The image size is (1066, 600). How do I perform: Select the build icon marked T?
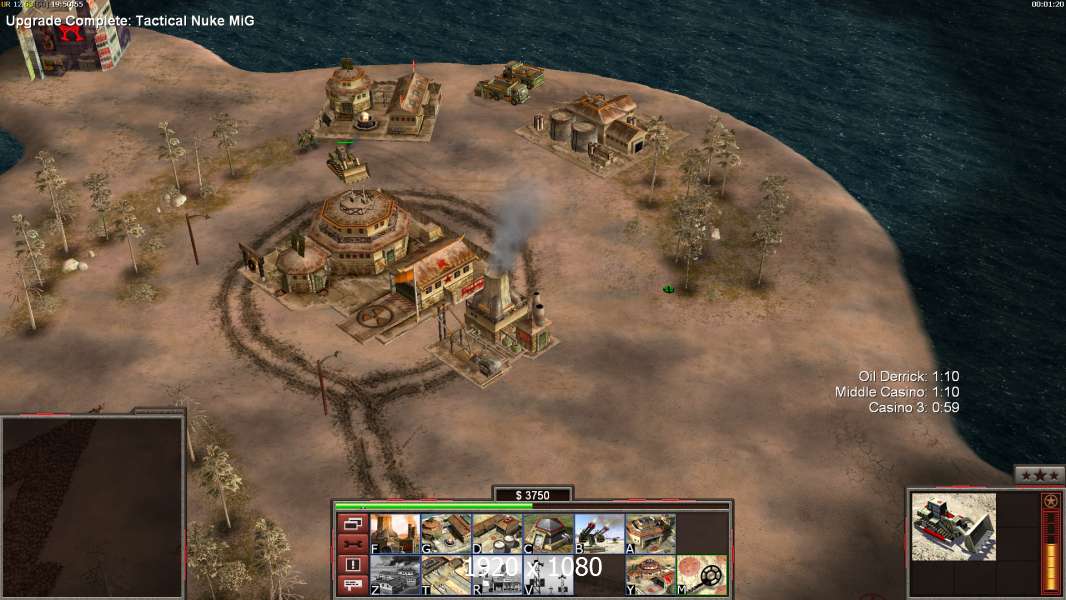tap(445, 575)
